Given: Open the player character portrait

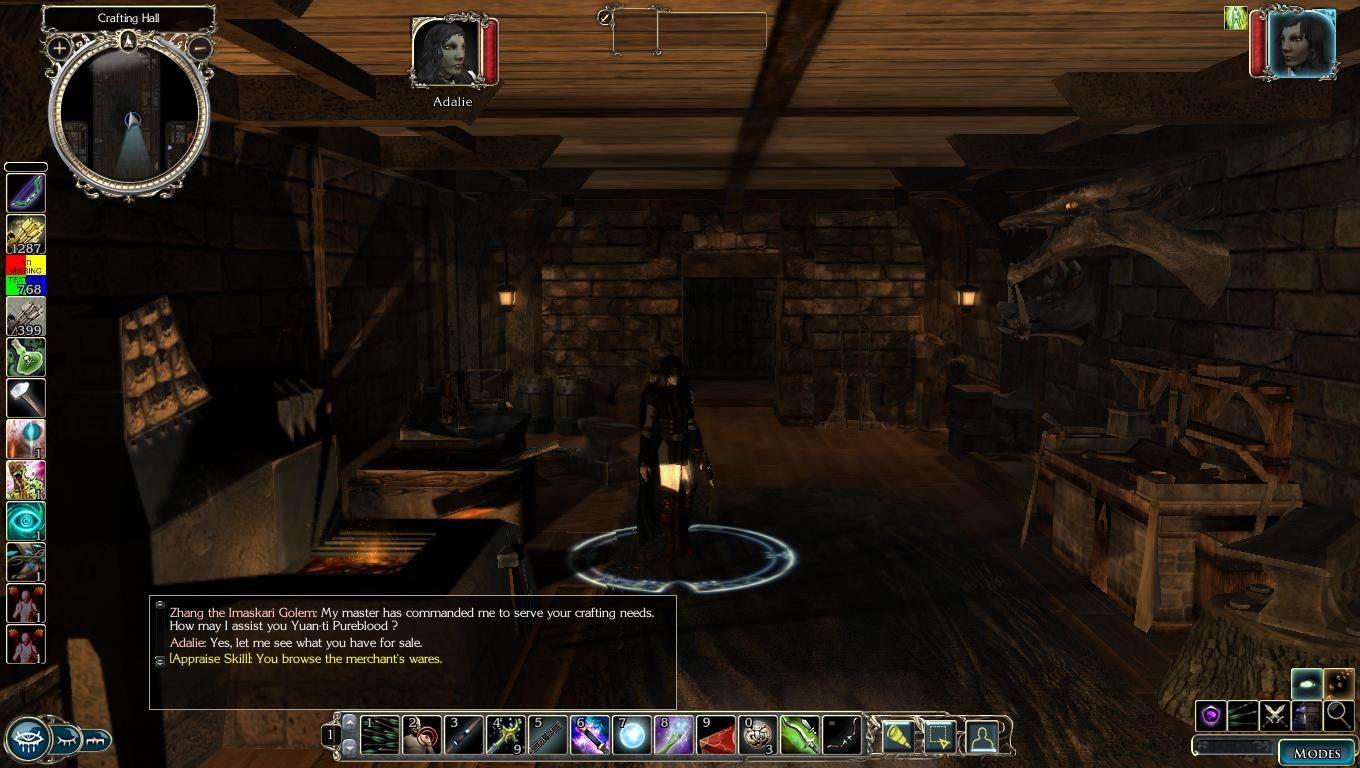Looking at the screenshot, I should [1301, 44].
